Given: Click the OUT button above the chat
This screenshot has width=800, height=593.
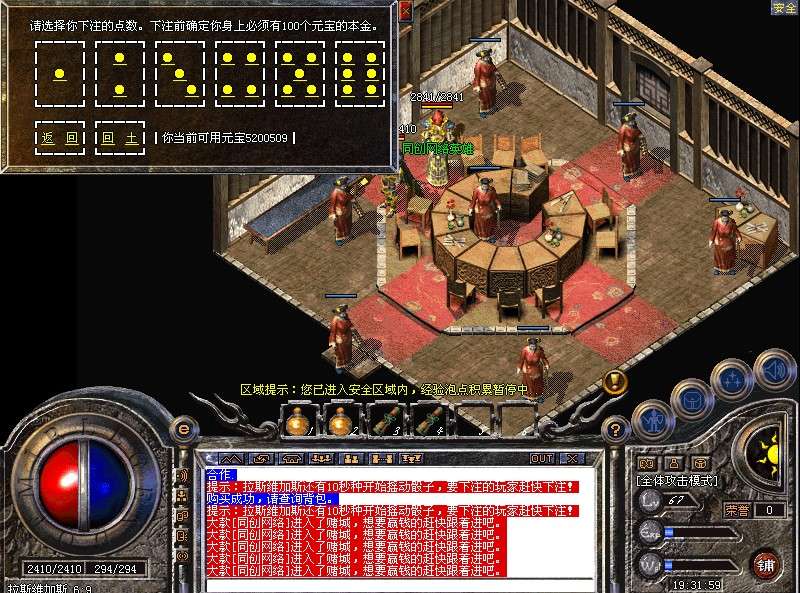Looking at the screenshot, I should [541, 458].
